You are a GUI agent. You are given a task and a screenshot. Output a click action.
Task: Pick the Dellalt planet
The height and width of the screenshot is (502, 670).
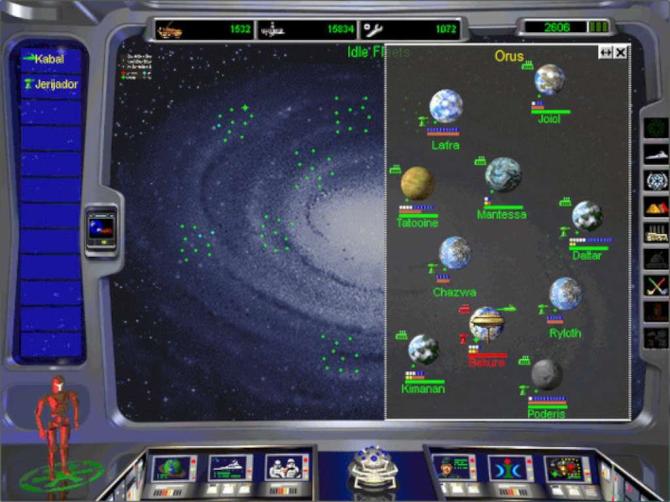tap(587, 216)
